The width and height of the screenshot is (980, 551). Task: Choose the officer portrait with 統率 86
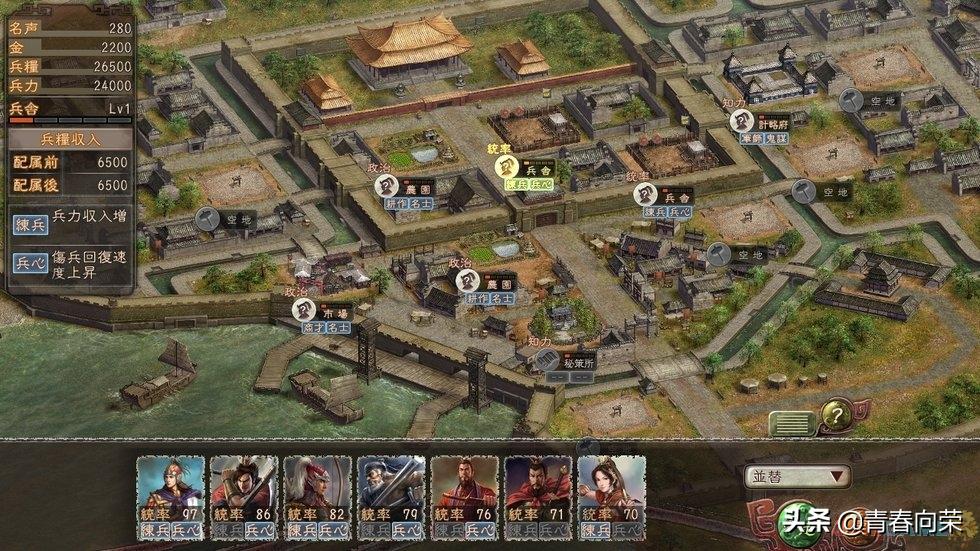[x=244, y=491]
